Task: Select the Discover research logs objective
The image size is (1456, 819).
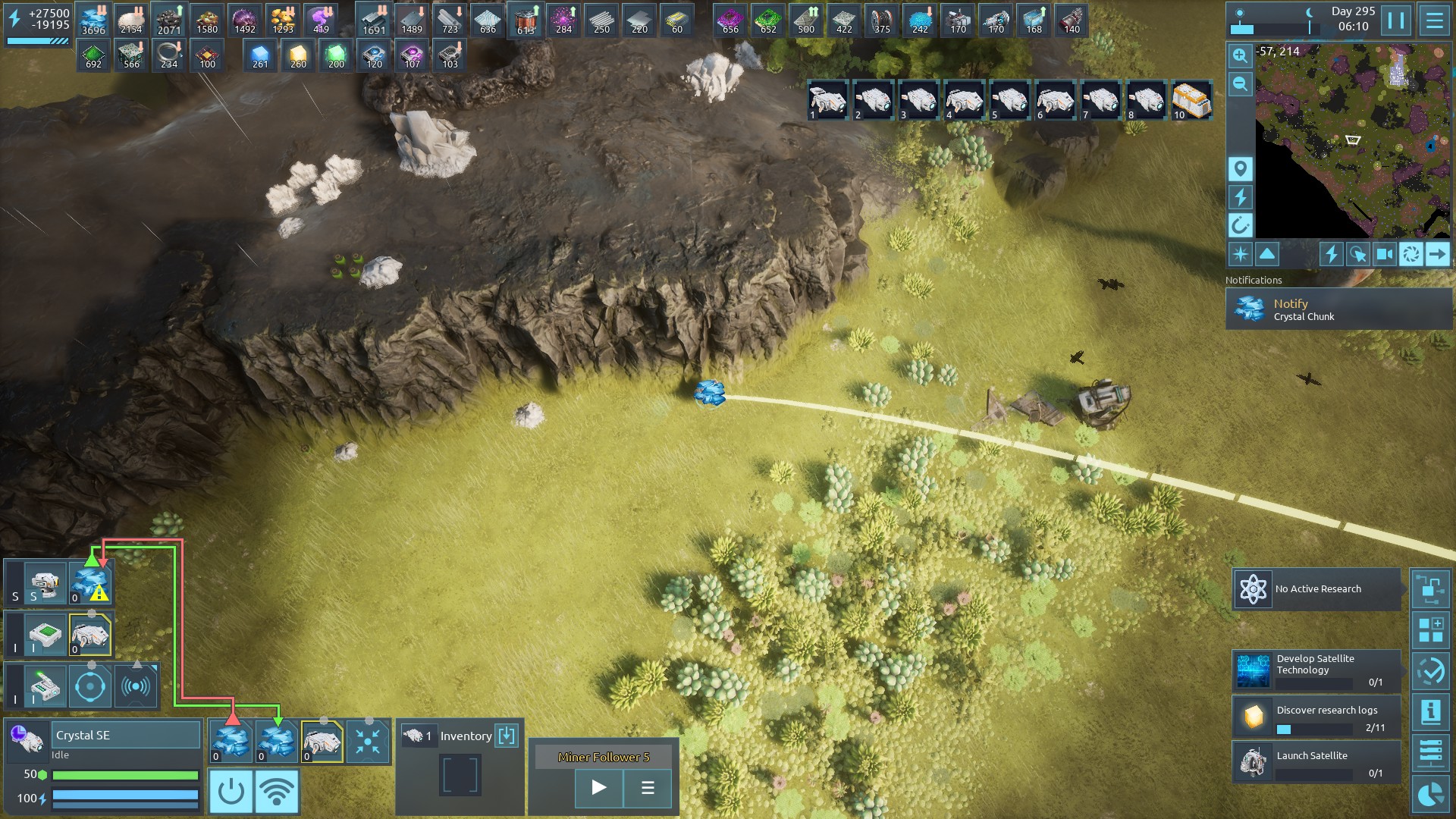Action: click(1317, 717)
